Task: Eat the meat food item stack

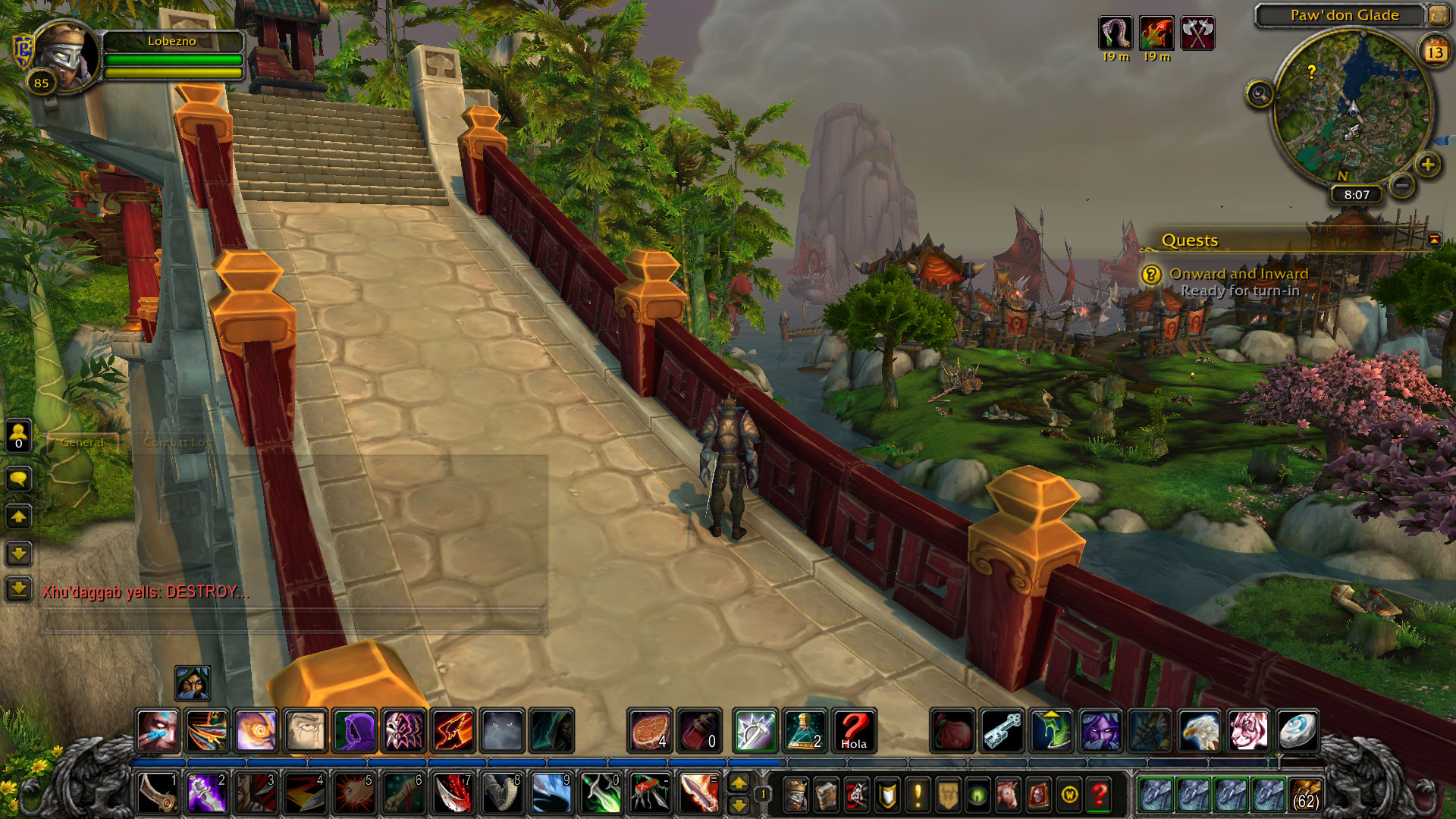Action: (x=650, y=731)
